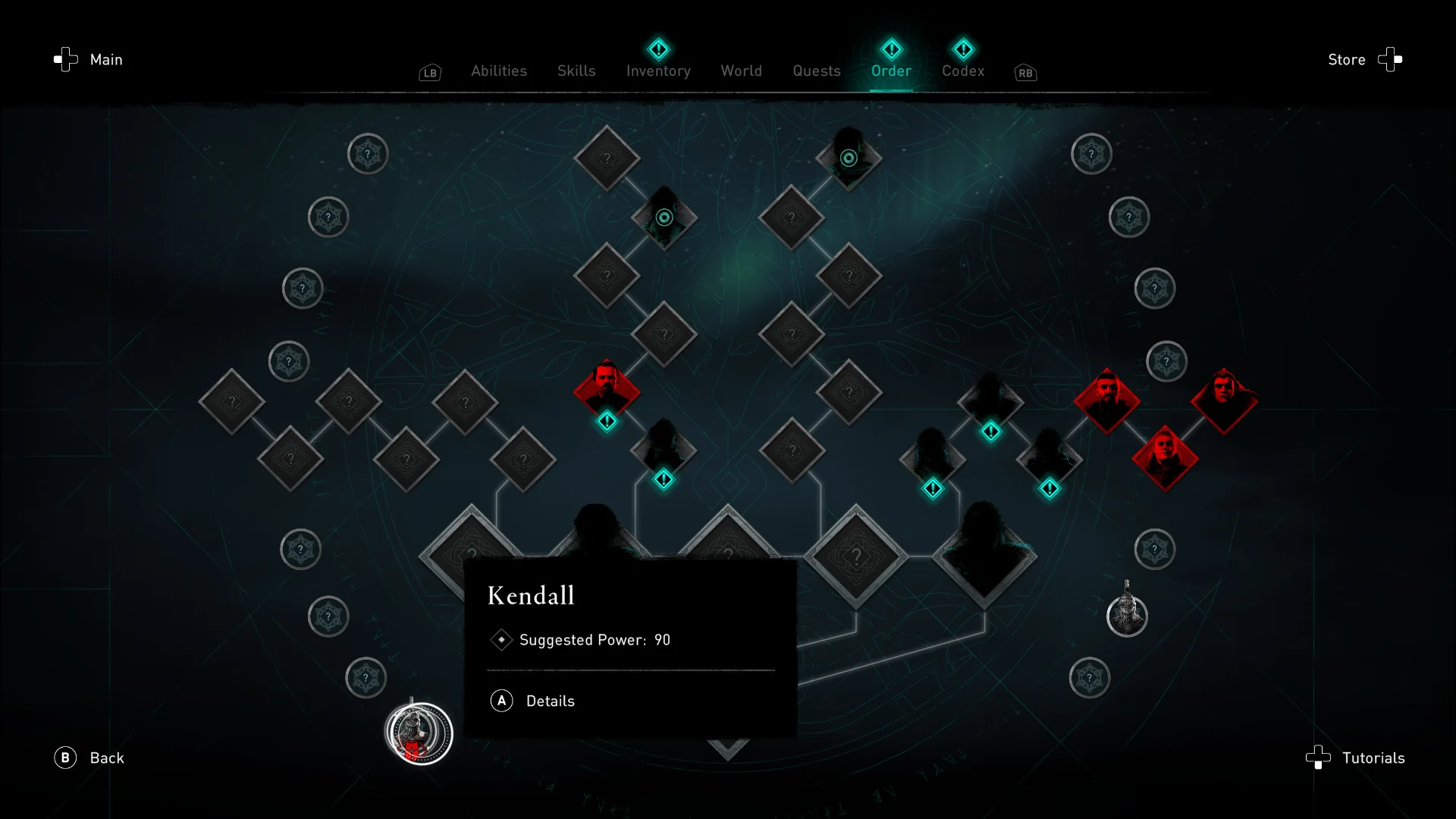Open the Skills tab
The image size is (1456, 819).
576,71
